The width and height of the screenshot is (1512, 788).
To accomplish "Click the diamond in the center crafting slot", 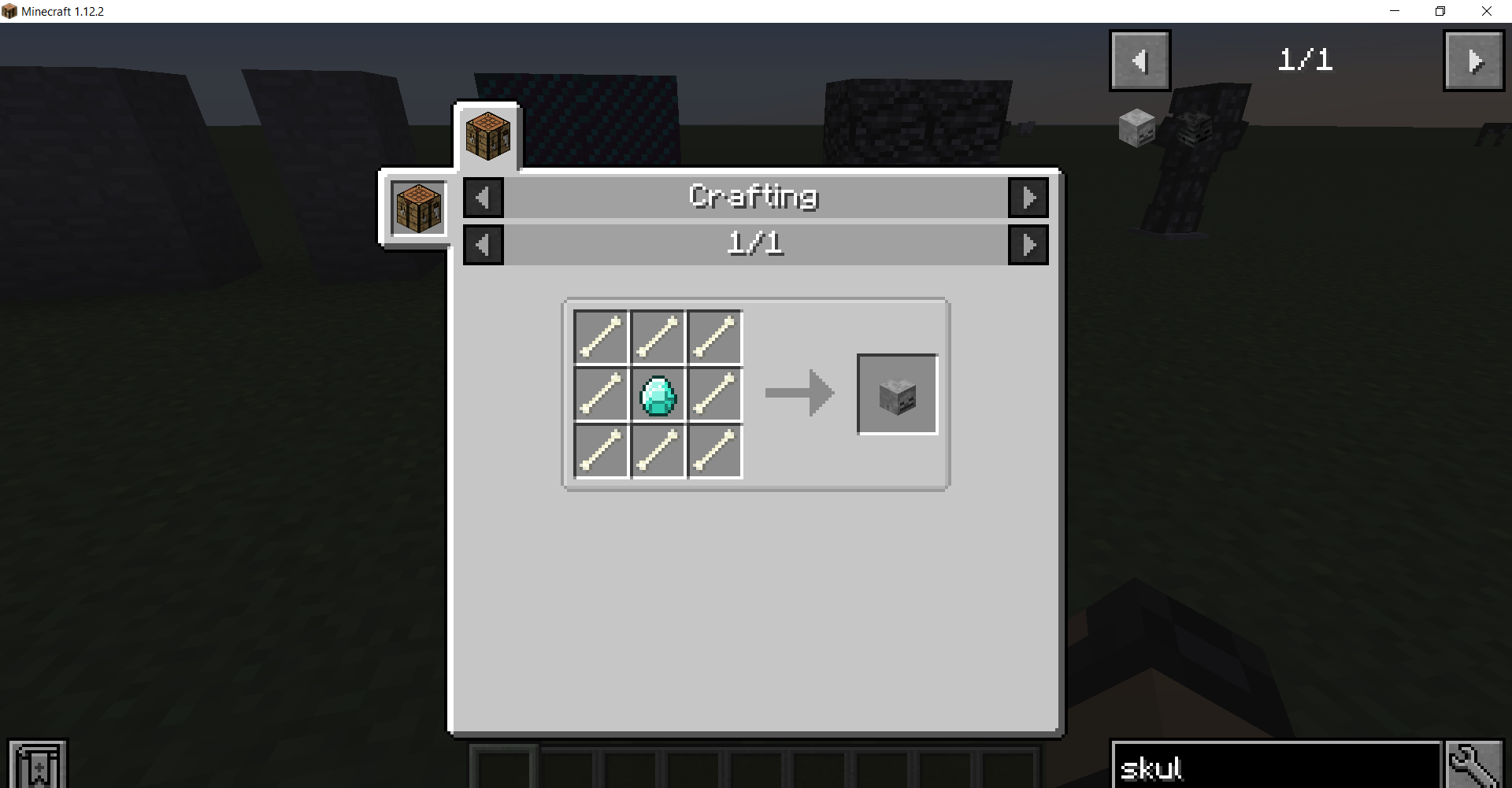I will click(658, 394).
